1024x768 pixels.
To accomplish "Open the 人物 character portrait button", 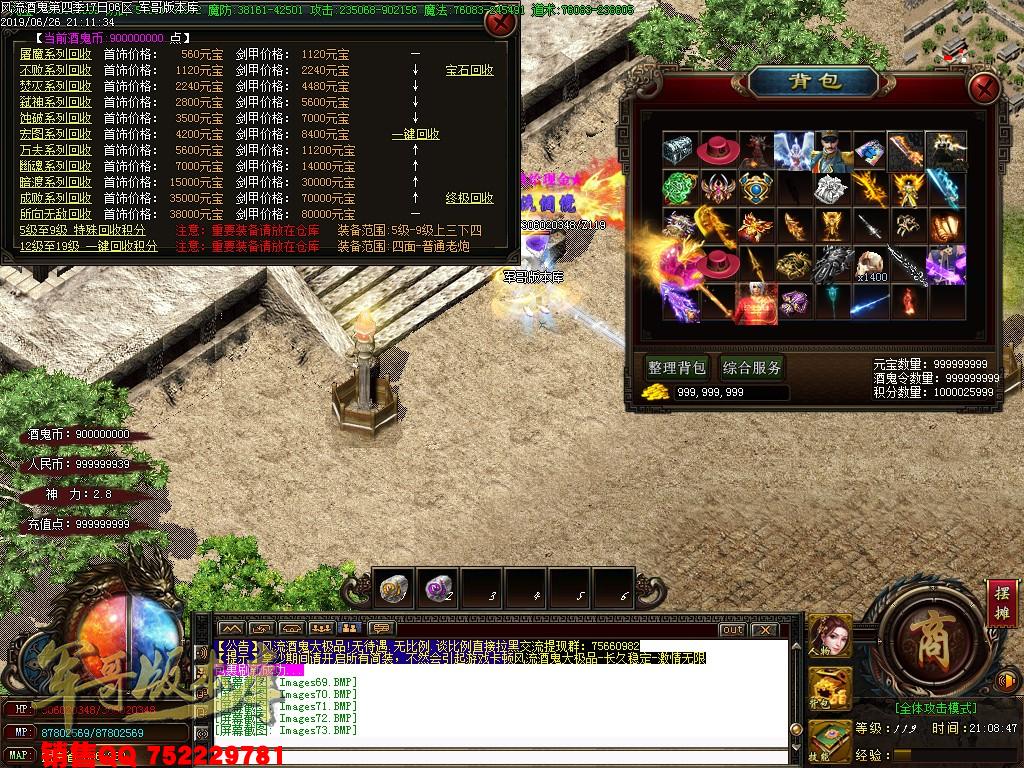I will point(829,634).
